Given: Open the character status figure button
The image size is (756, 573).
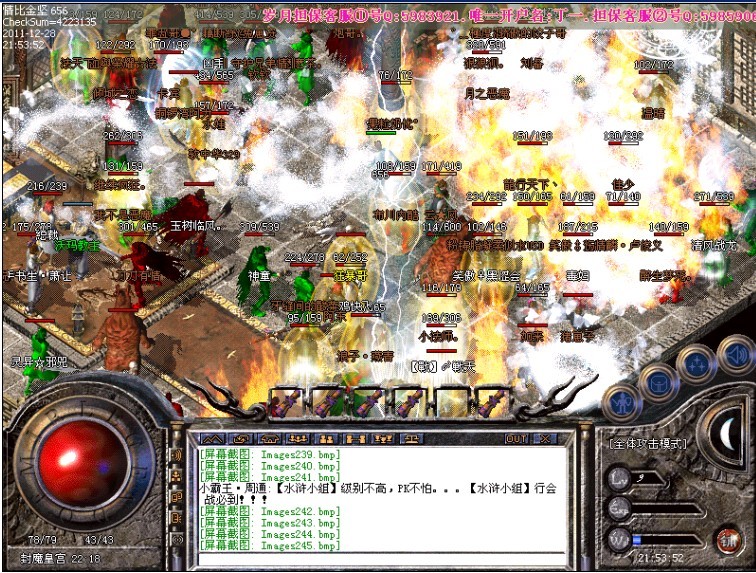Looking at the screenshot, I should point(622,402).
